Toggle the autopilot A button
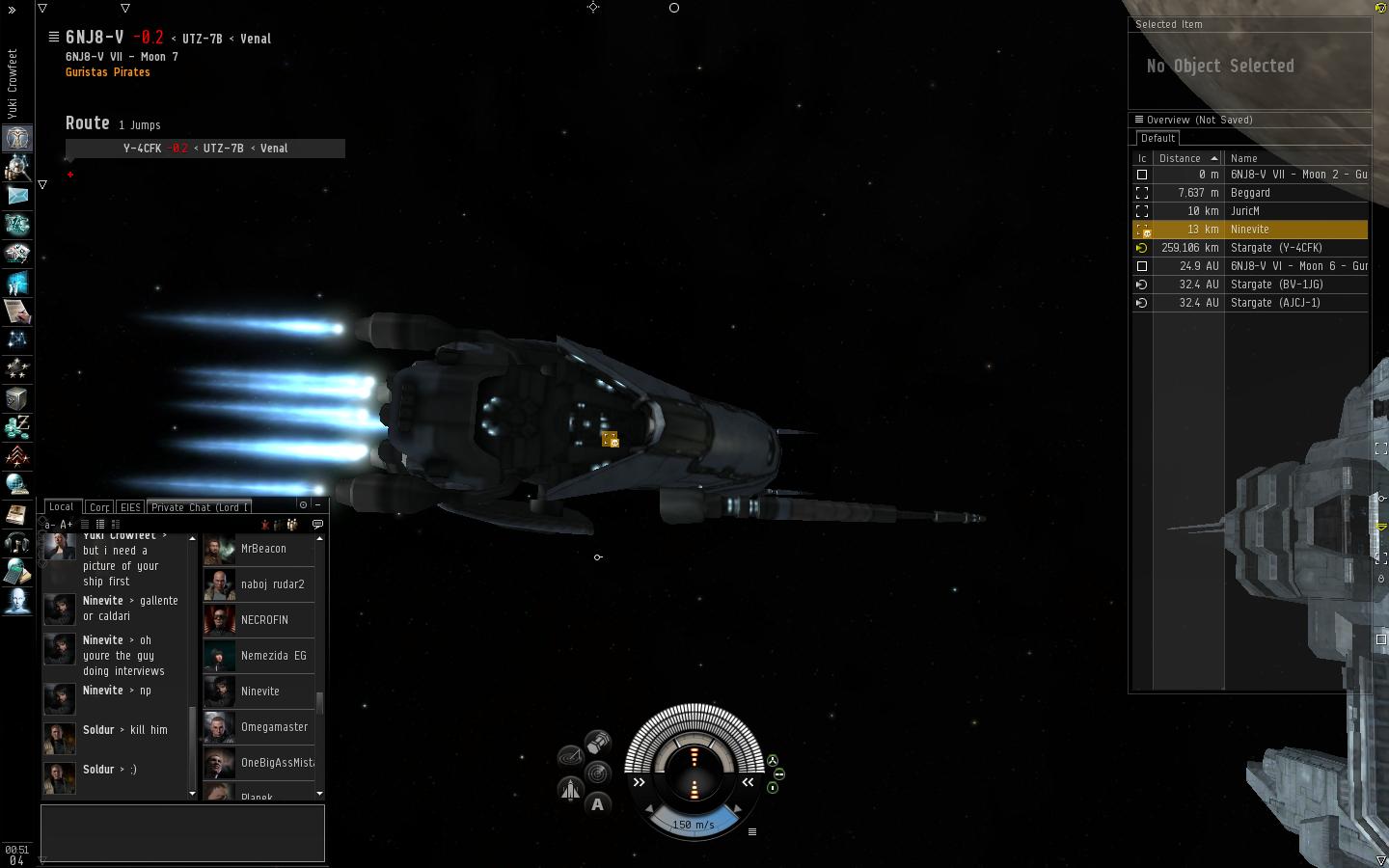Image resolution: width=1389 pixels, height=868 pixels. coord(598,804)
